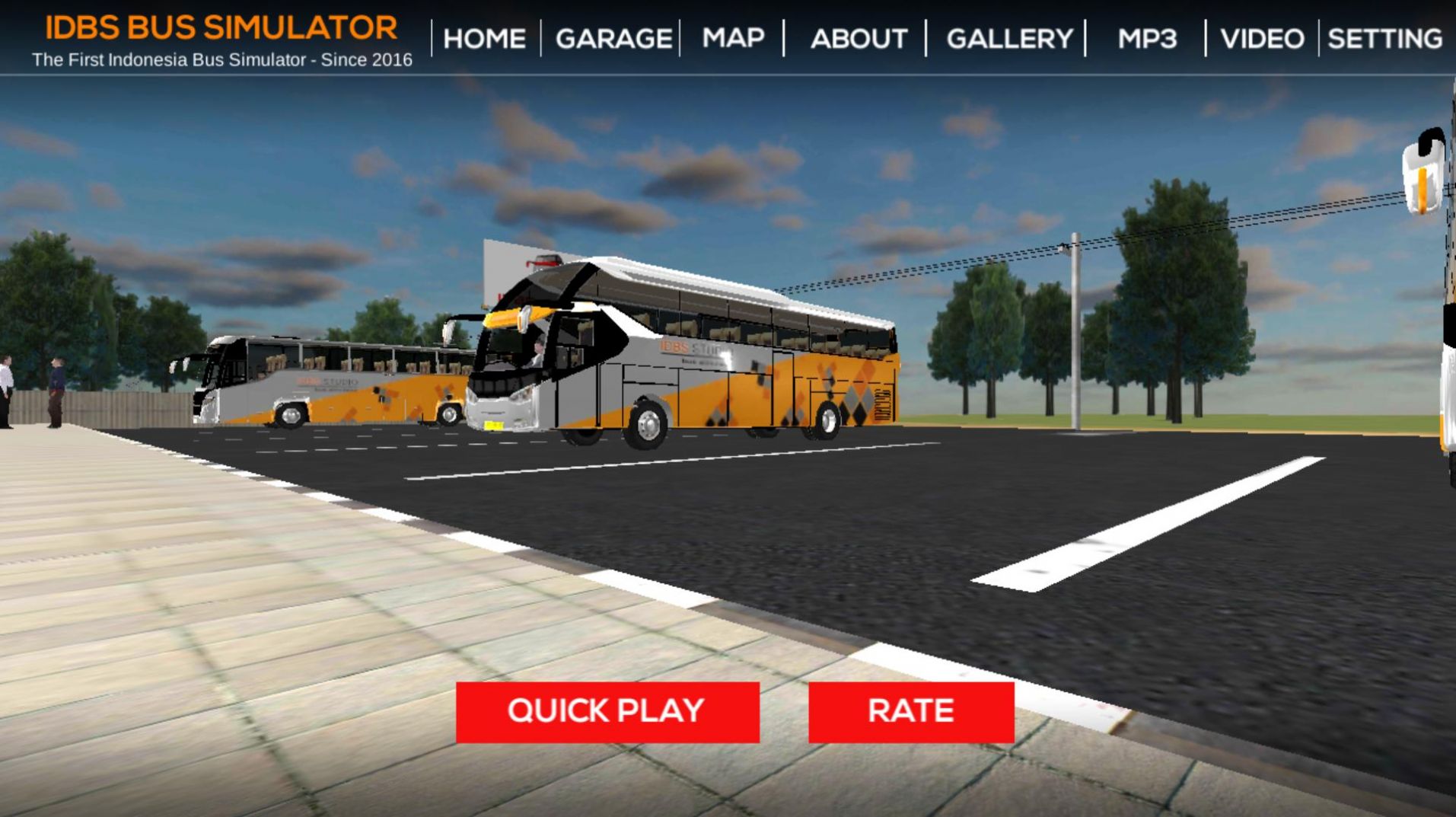The height and width of the screenshot is (817, 1456).
Task: Click the red RATE button
Action: point(910,711)
